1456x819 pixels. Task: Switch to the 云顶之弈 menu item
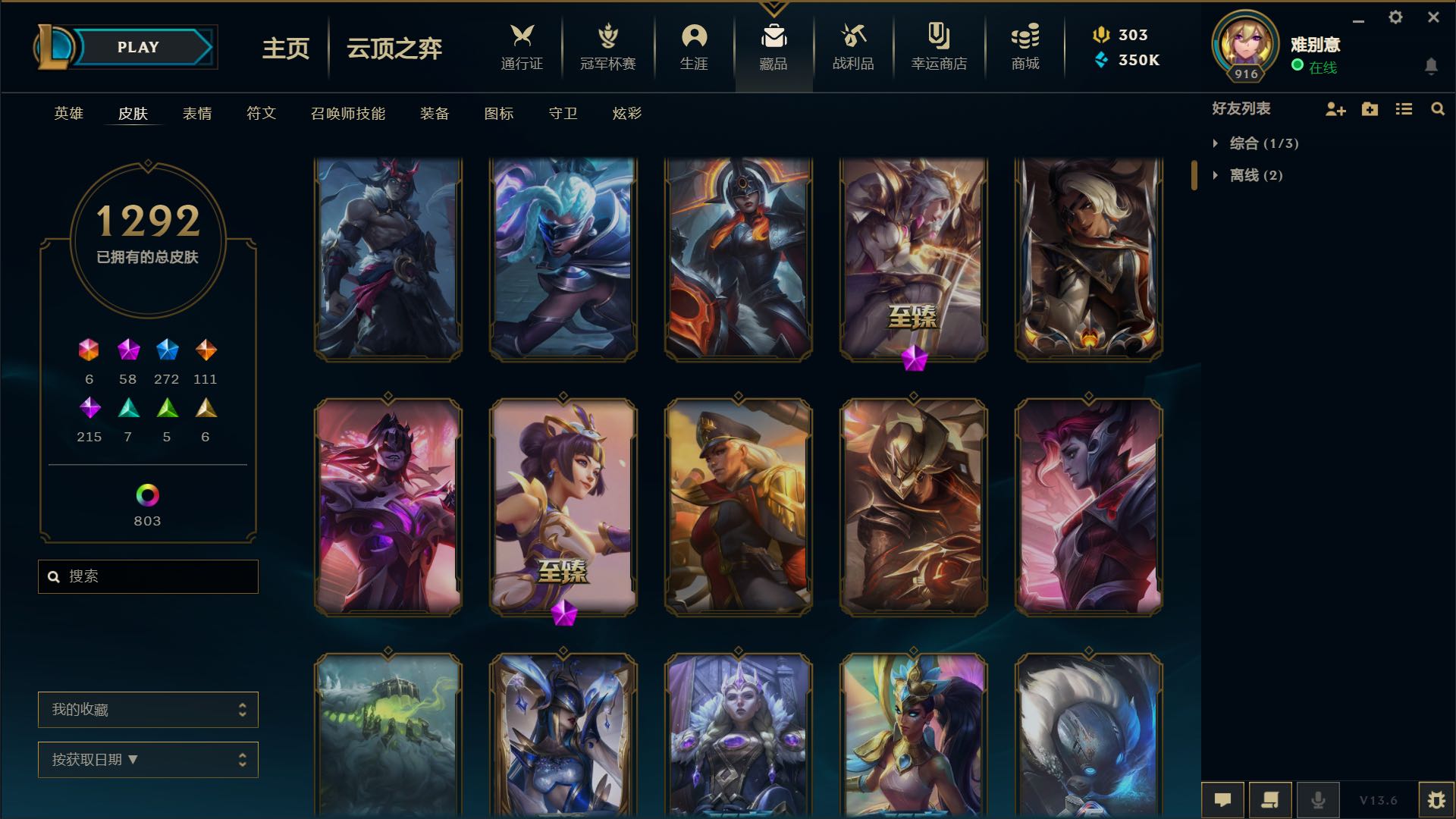pyautogui.click(x=393, y=49)
